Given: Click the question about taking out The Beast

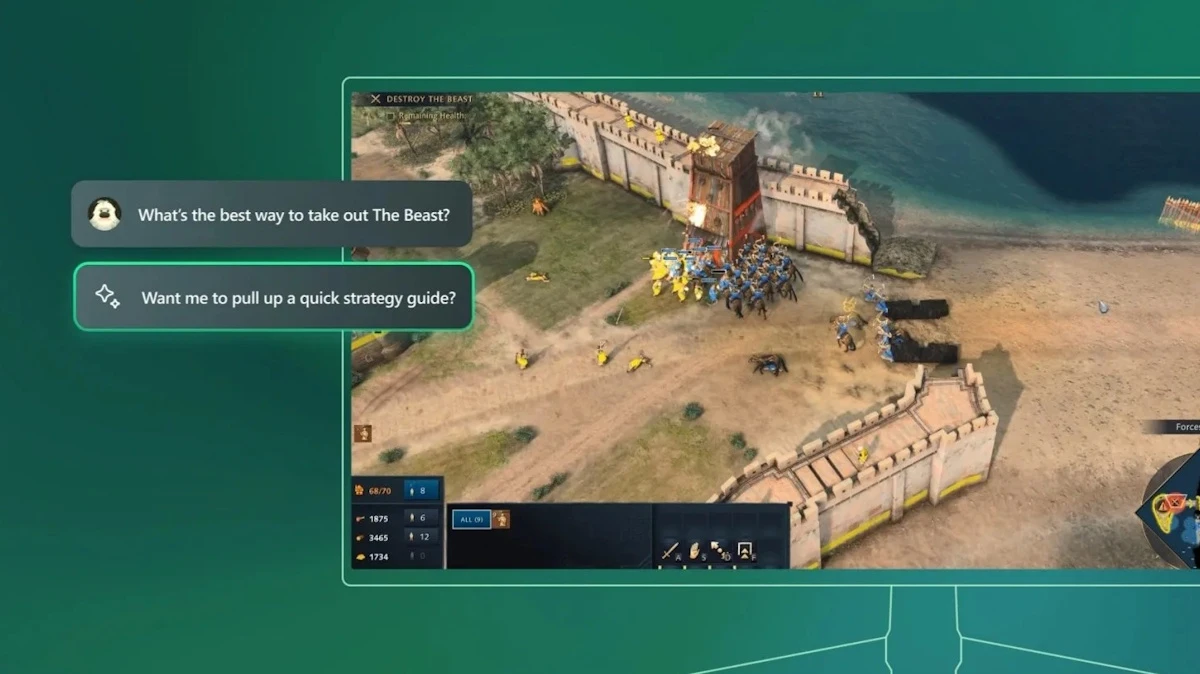Looking at the screenshot, I should [271, 214].
